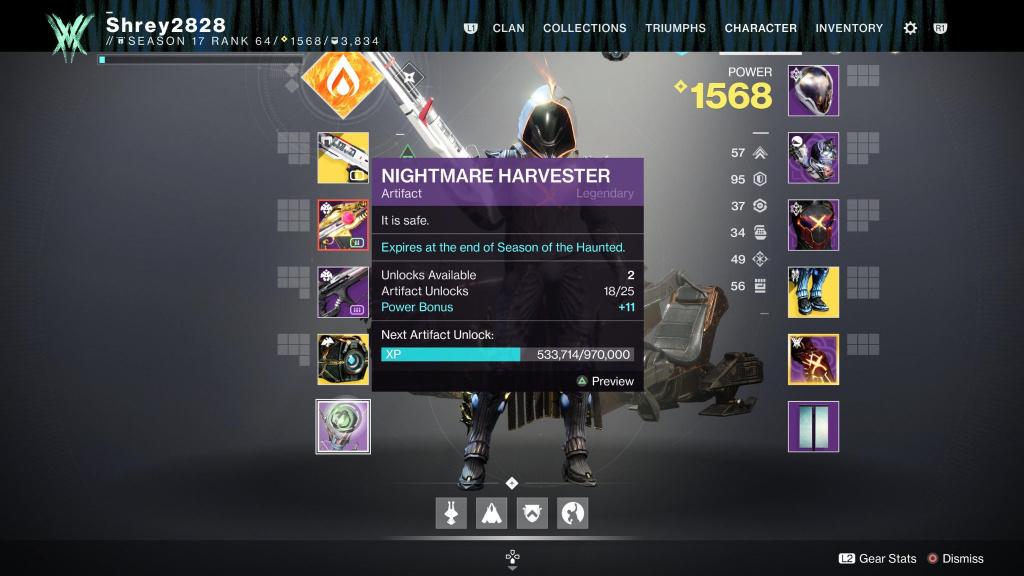
Task: Open the class item slot
Action: pyautogui.click(x=813, y=359)
